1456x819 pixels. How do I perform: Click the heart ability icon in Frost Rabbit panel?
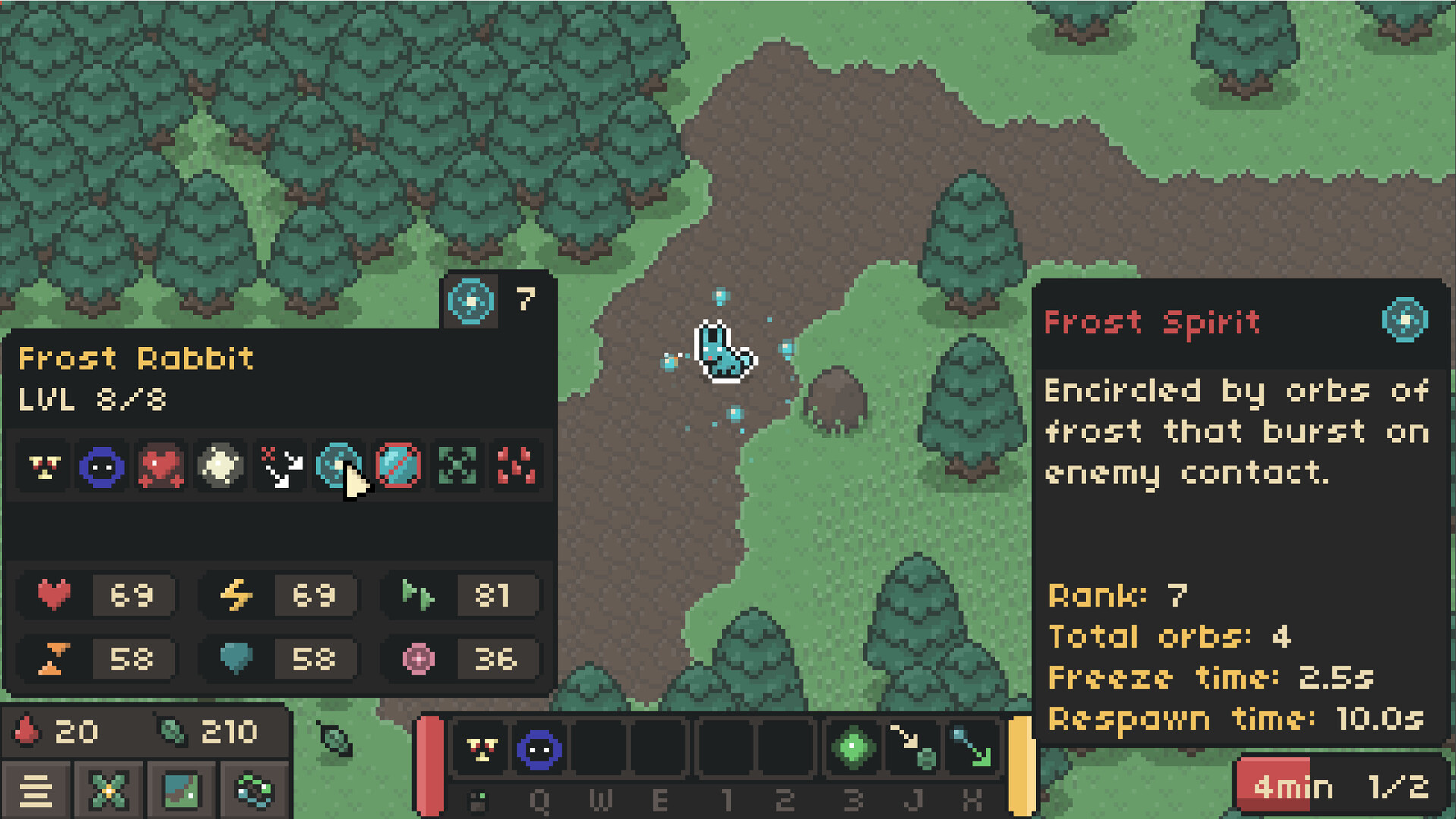[160, 466]
